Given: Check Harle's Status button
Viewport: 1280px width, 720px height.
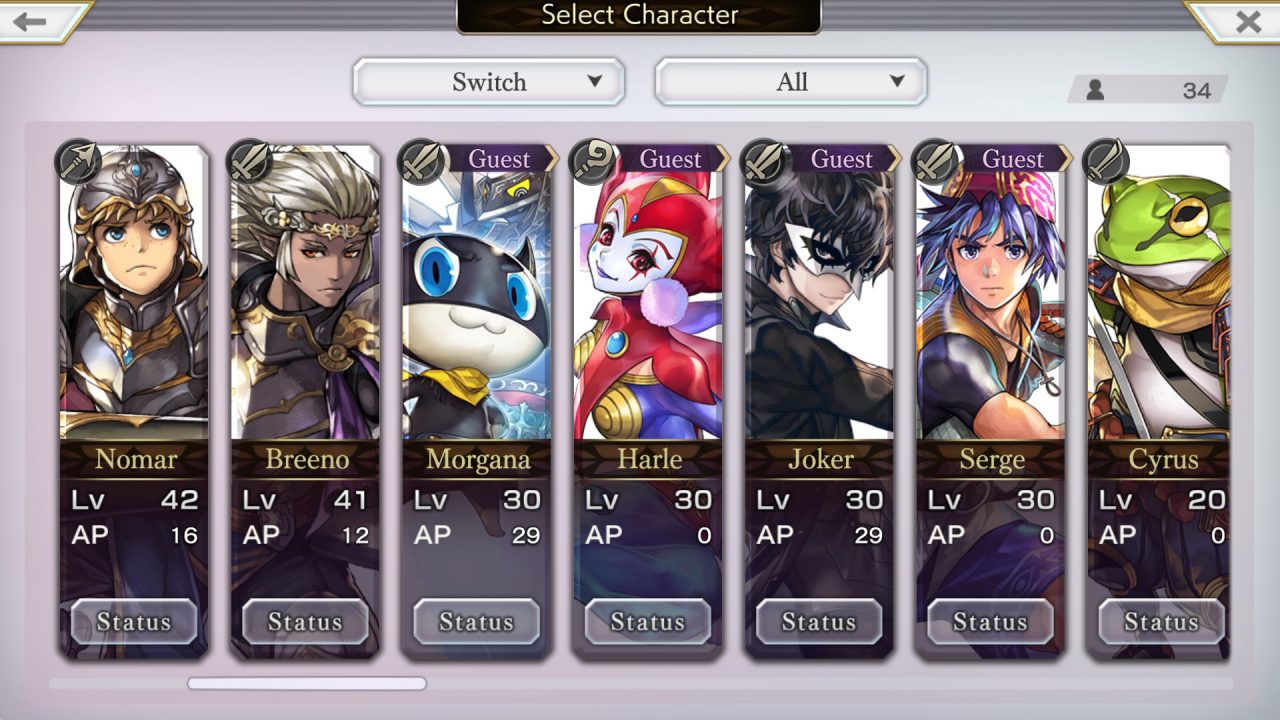Looking at the screenshot, I should [x=648, y=622].
